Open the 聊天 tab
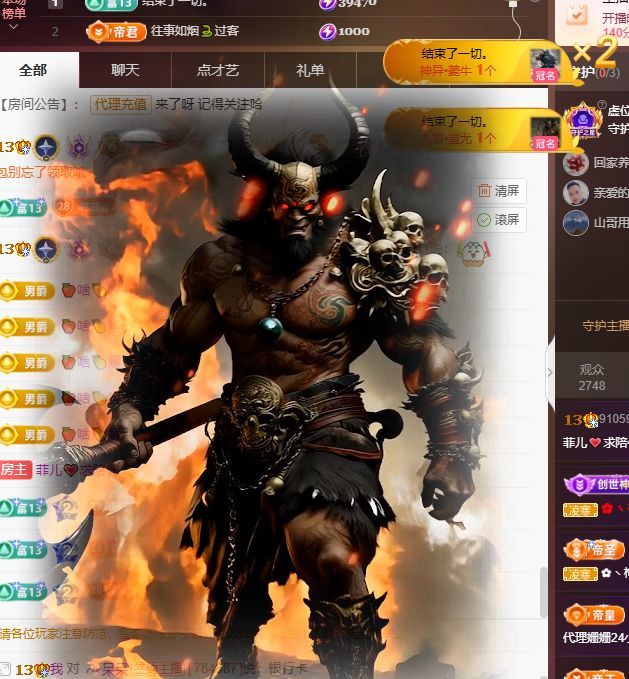The width and height of the screenshot is (629, 679). (x=125, y=70)
